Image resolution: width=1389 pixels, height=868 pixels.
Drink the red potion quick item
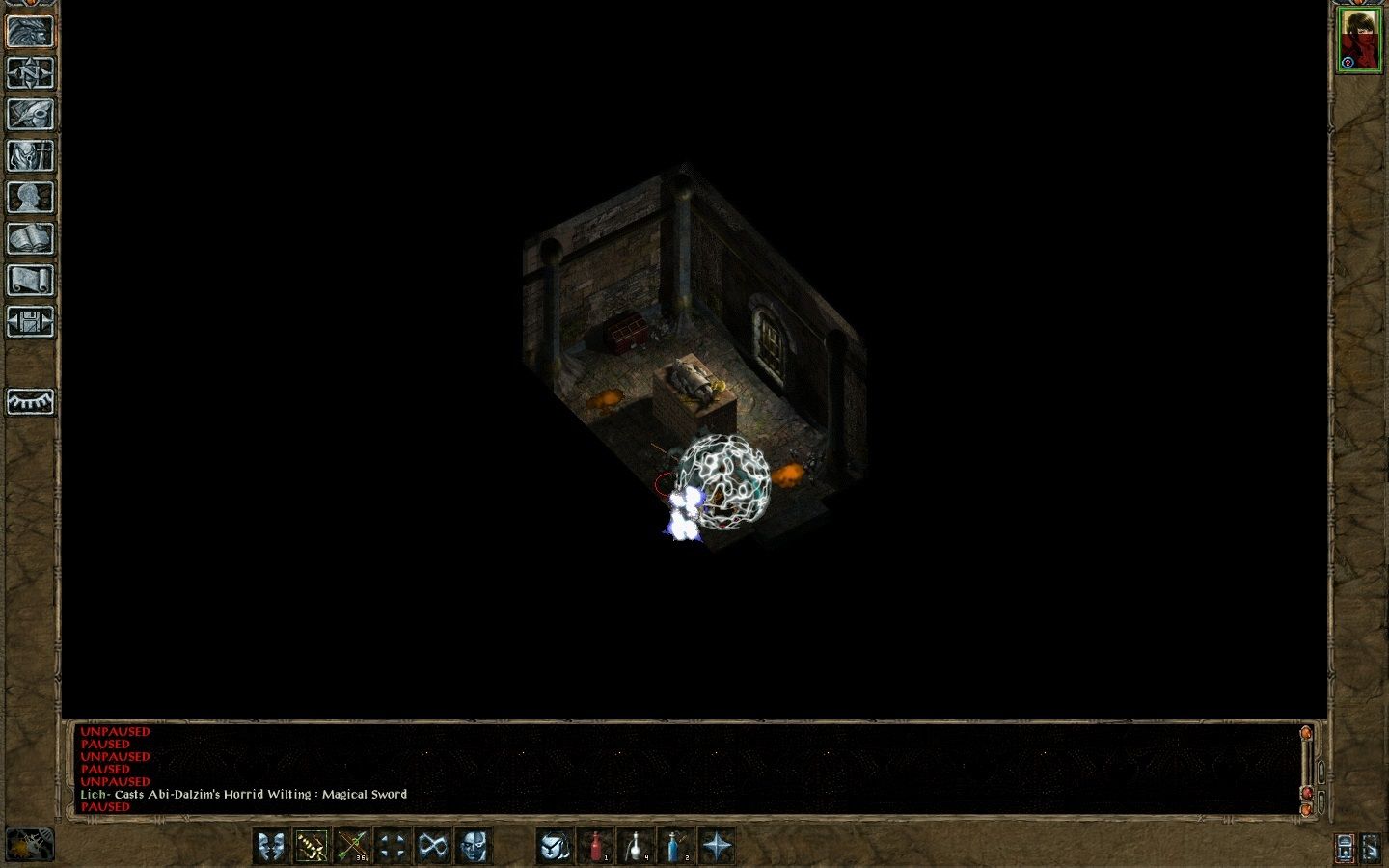(594, 847)
